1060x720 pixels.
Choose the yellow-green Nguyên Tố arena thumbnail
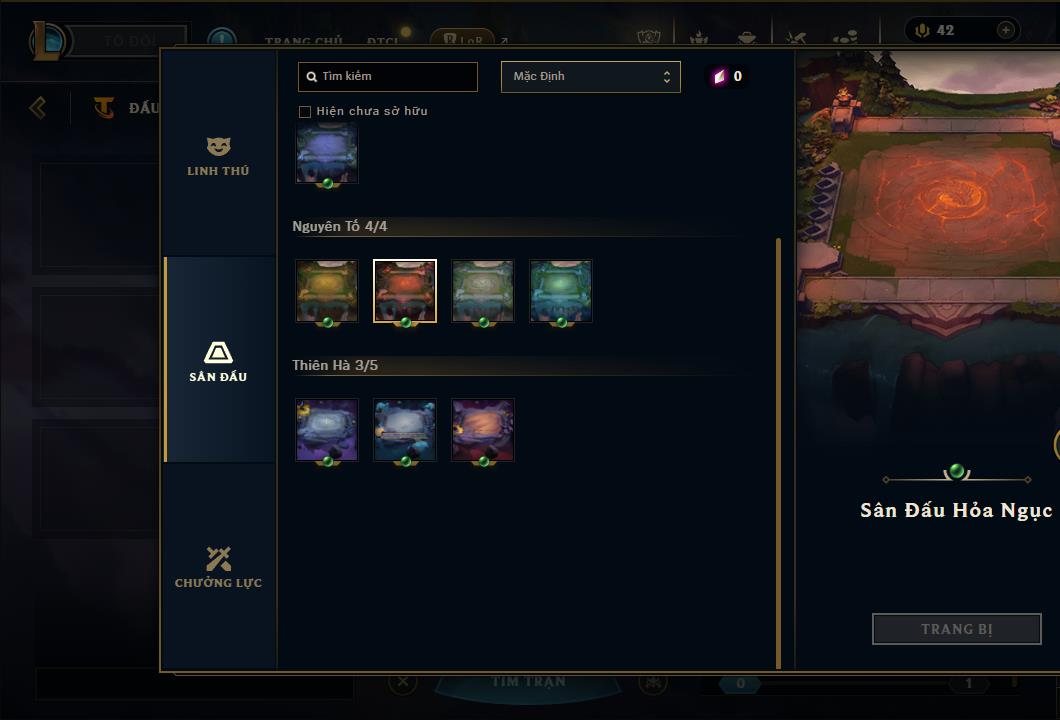[327, 291]
